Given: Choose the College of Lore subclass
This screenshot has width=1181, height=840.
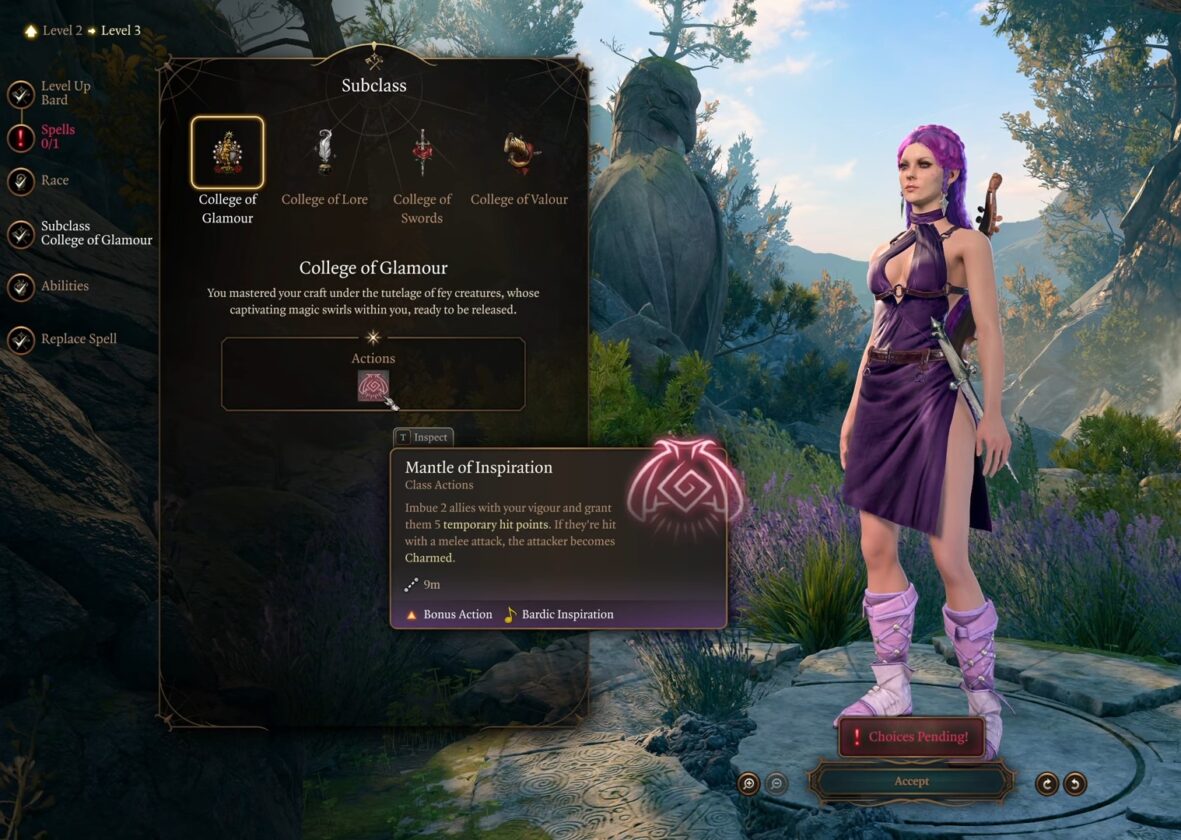Looking at the screenshot, I should coord(324,153).
